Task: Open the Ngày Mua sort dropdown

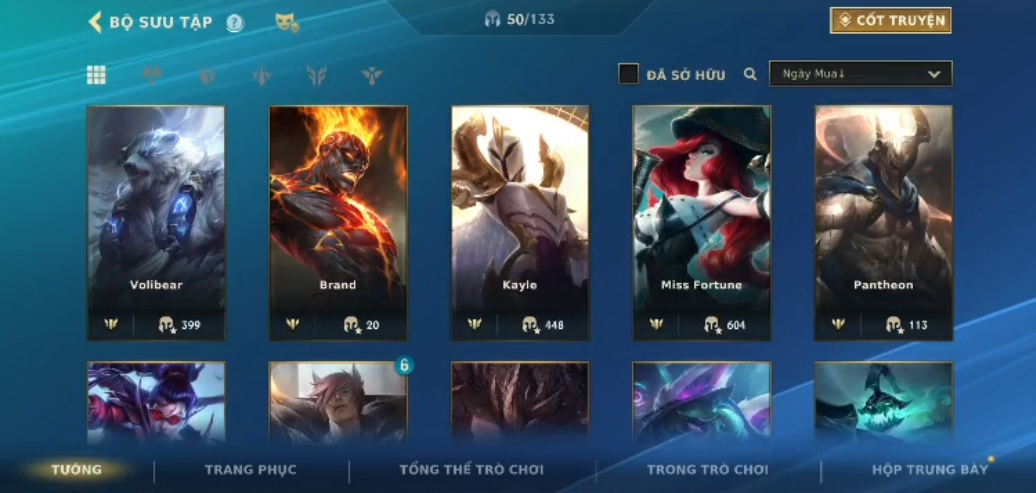Action: click(x=860, y=74)
